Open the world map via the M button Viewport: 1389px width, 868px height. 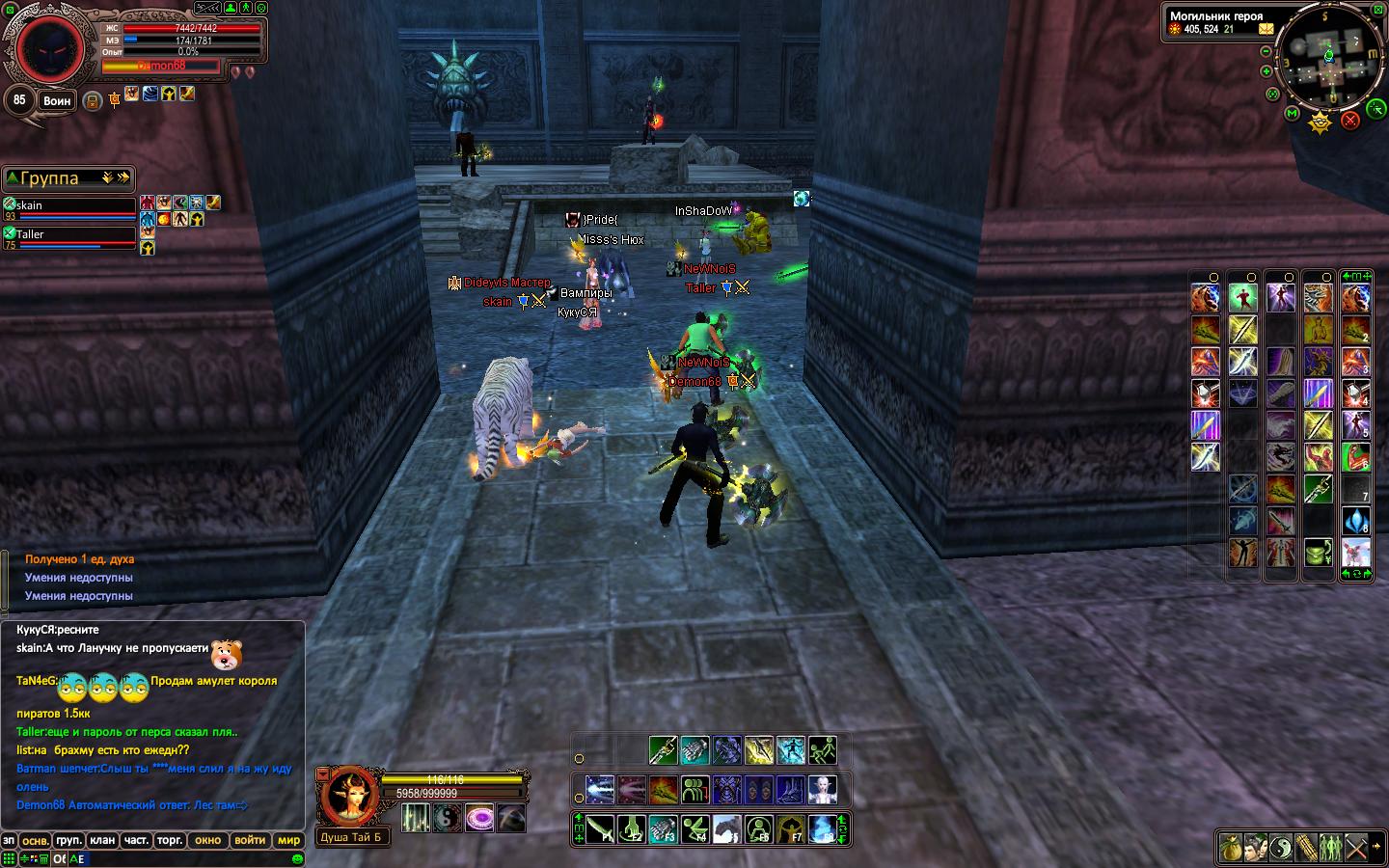[x=1293, y=114]
